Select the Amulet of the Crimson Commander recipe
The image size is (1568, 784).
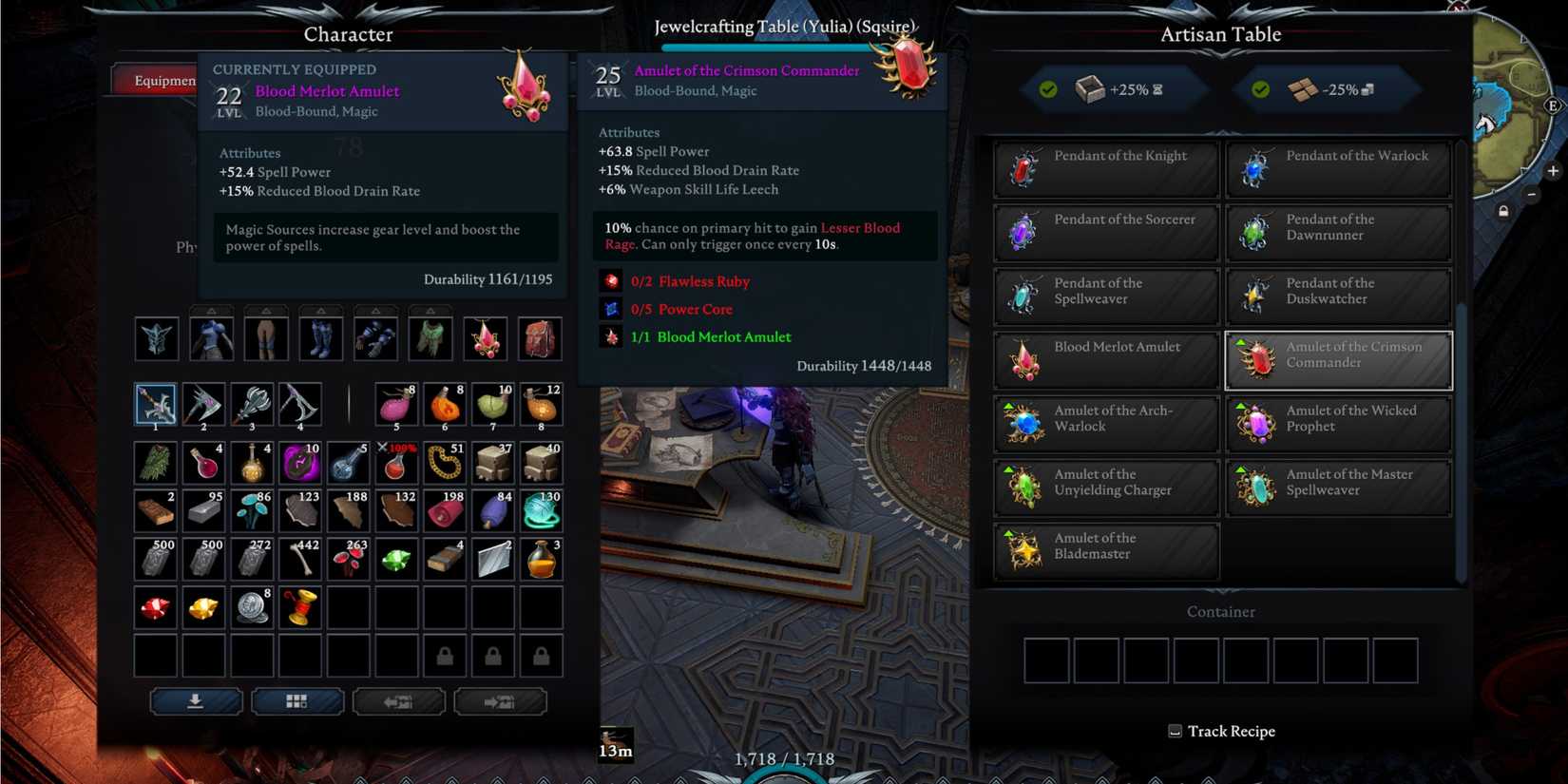point(1338,359)
